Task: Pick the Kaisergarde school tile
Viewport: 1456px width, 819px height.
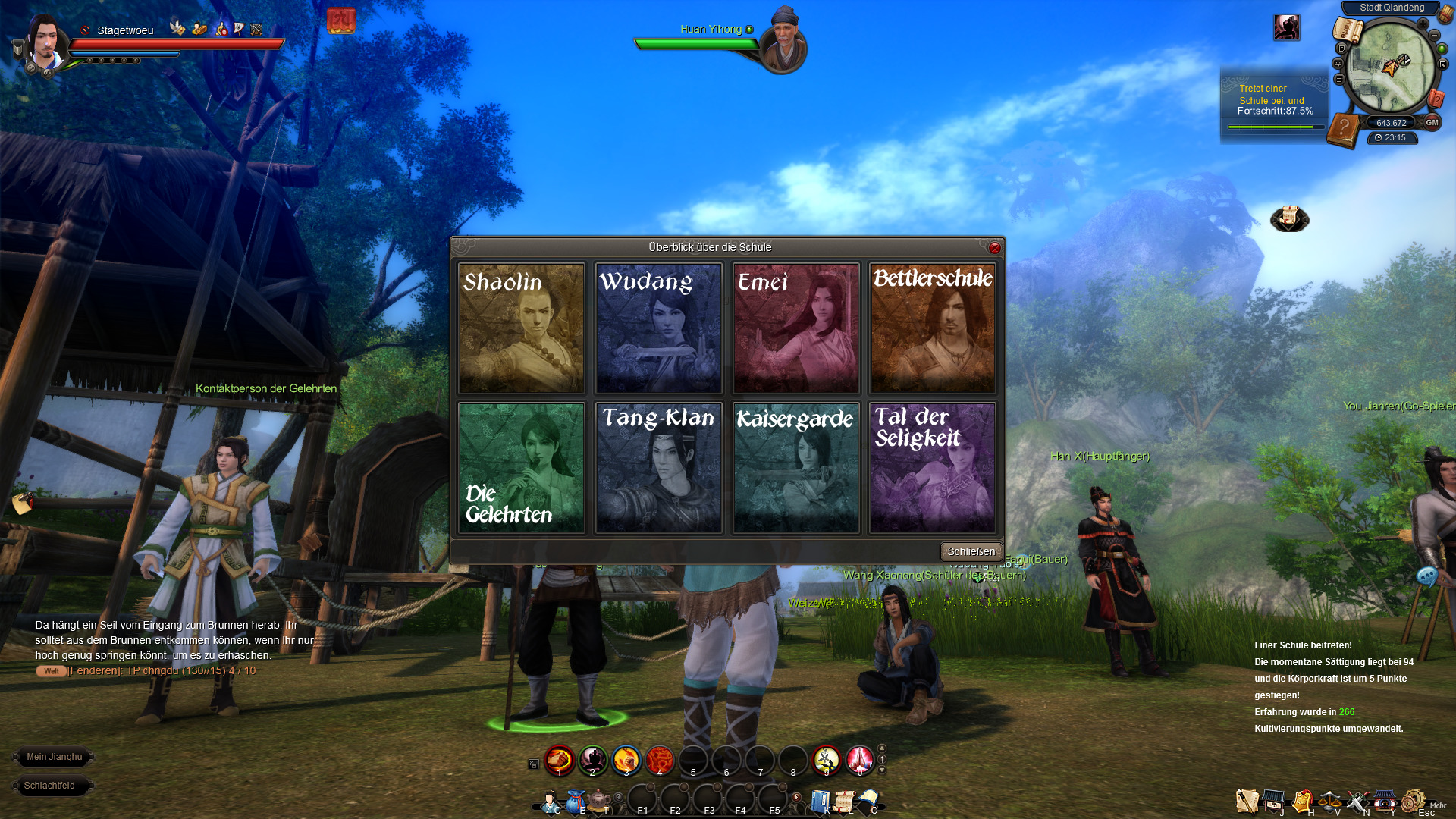Action: (795, 468)
